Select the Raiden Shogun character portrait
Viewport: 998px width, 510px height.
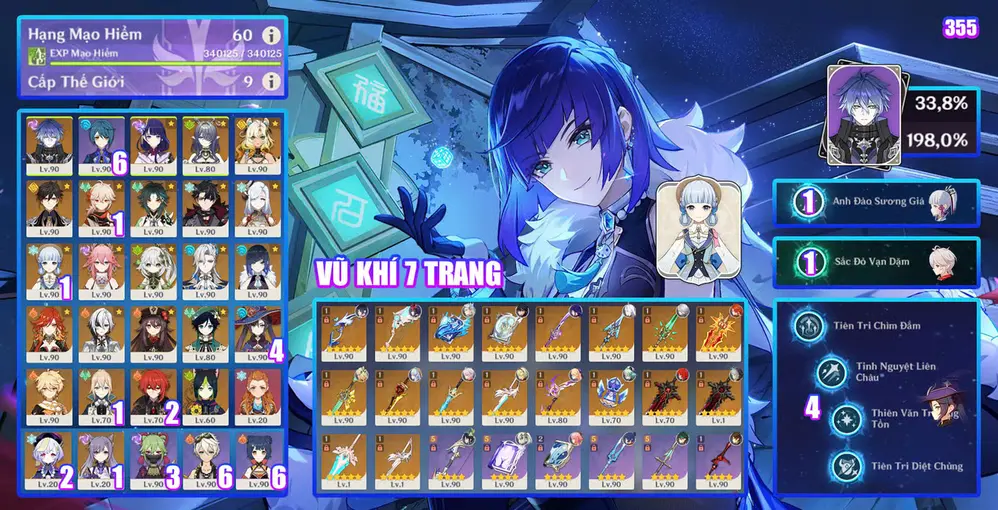tap(152, 142)
